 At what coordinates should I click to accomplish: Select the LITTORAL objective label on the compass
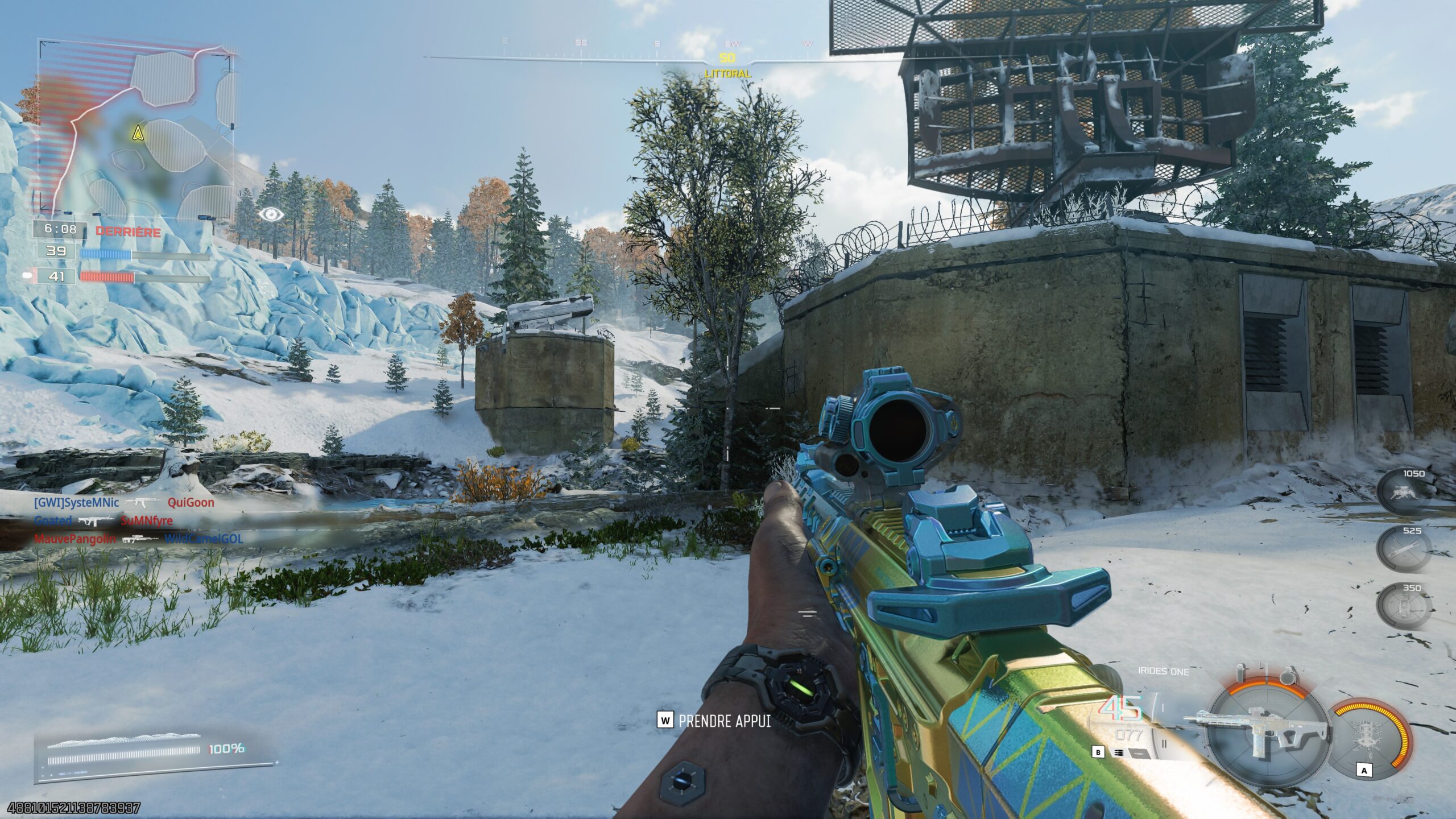pos(727,74)
